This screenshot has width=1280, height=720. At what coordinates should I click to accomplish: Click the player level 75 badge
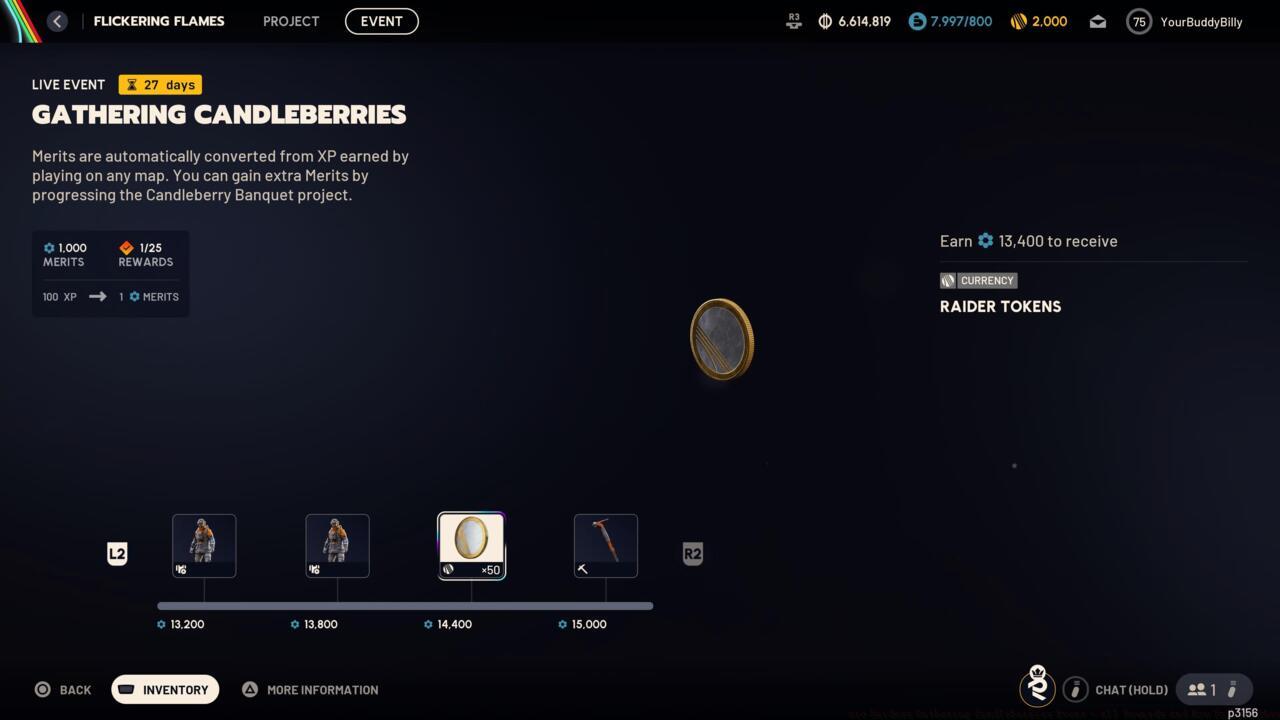click(1138, 21)
